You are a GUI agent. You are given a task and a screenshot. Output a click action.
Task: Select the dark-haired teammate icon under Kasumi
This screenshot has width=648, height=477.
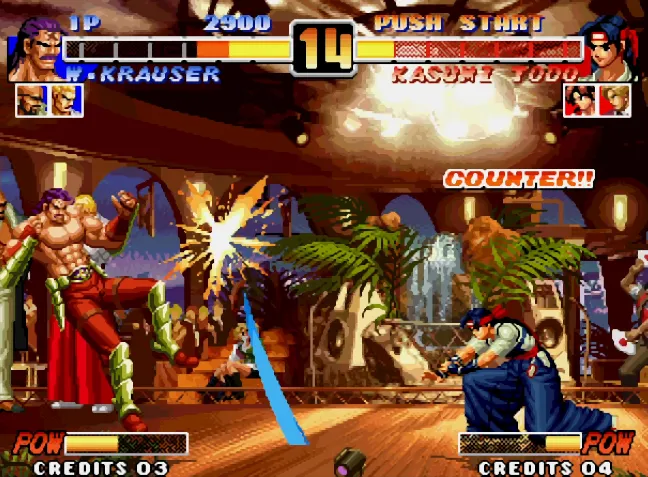[579, 100]
